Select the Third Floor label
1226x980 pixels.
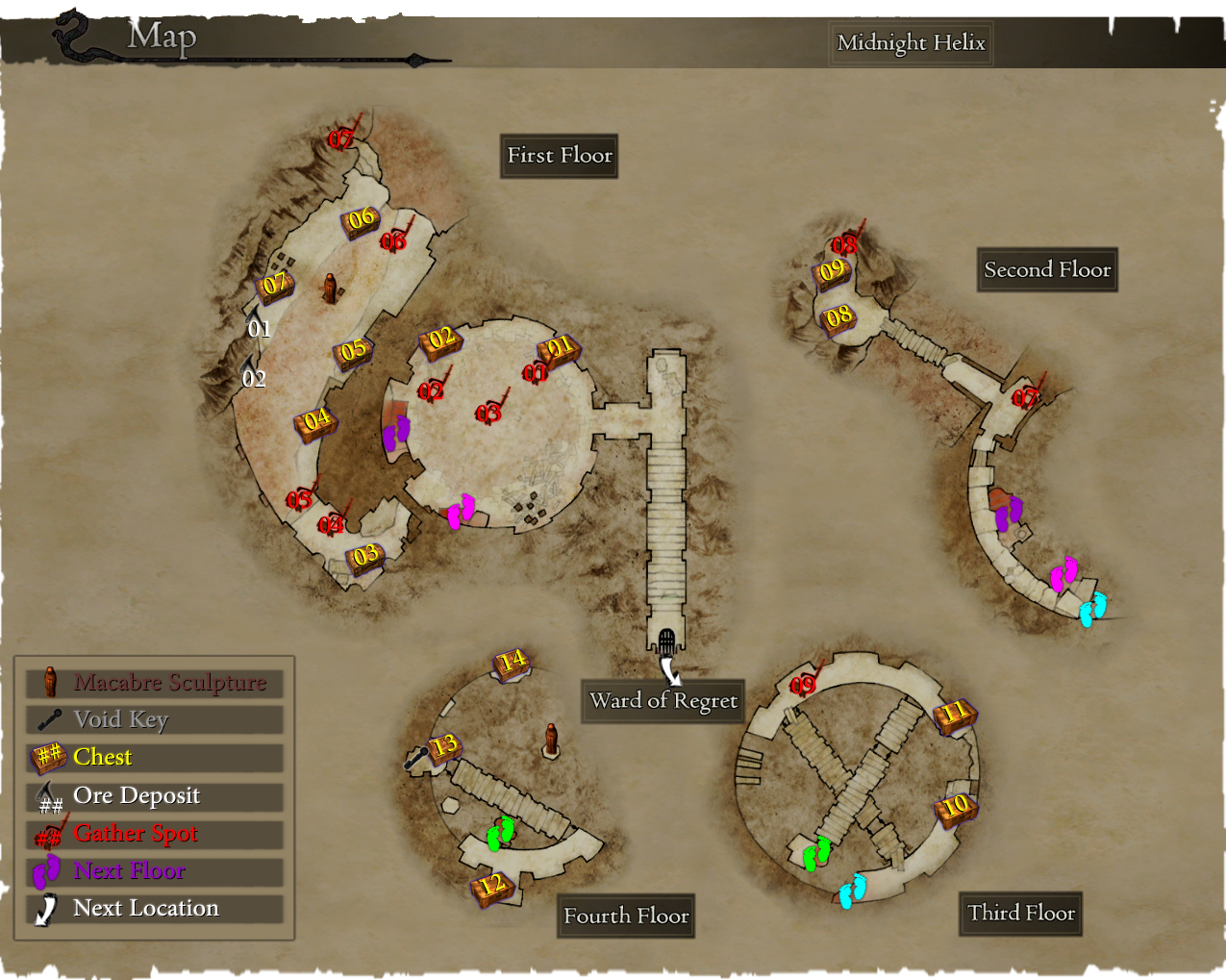(x=1020, y=914)
